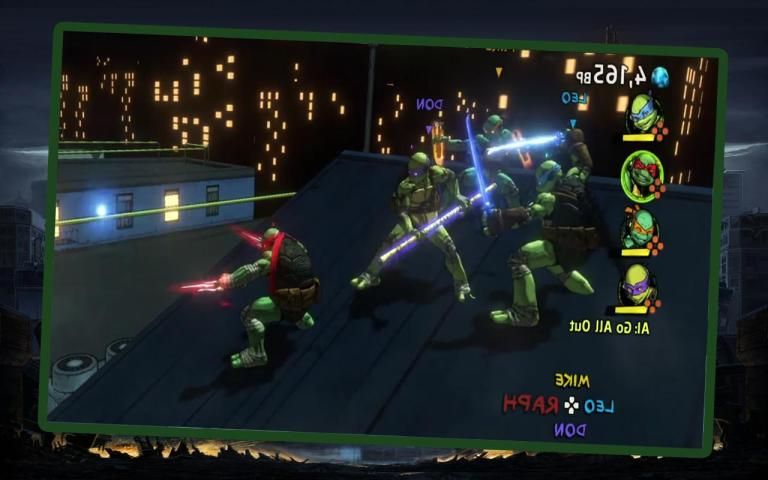Select Leonardo's blue-masked portrait

tap(643, 116)
